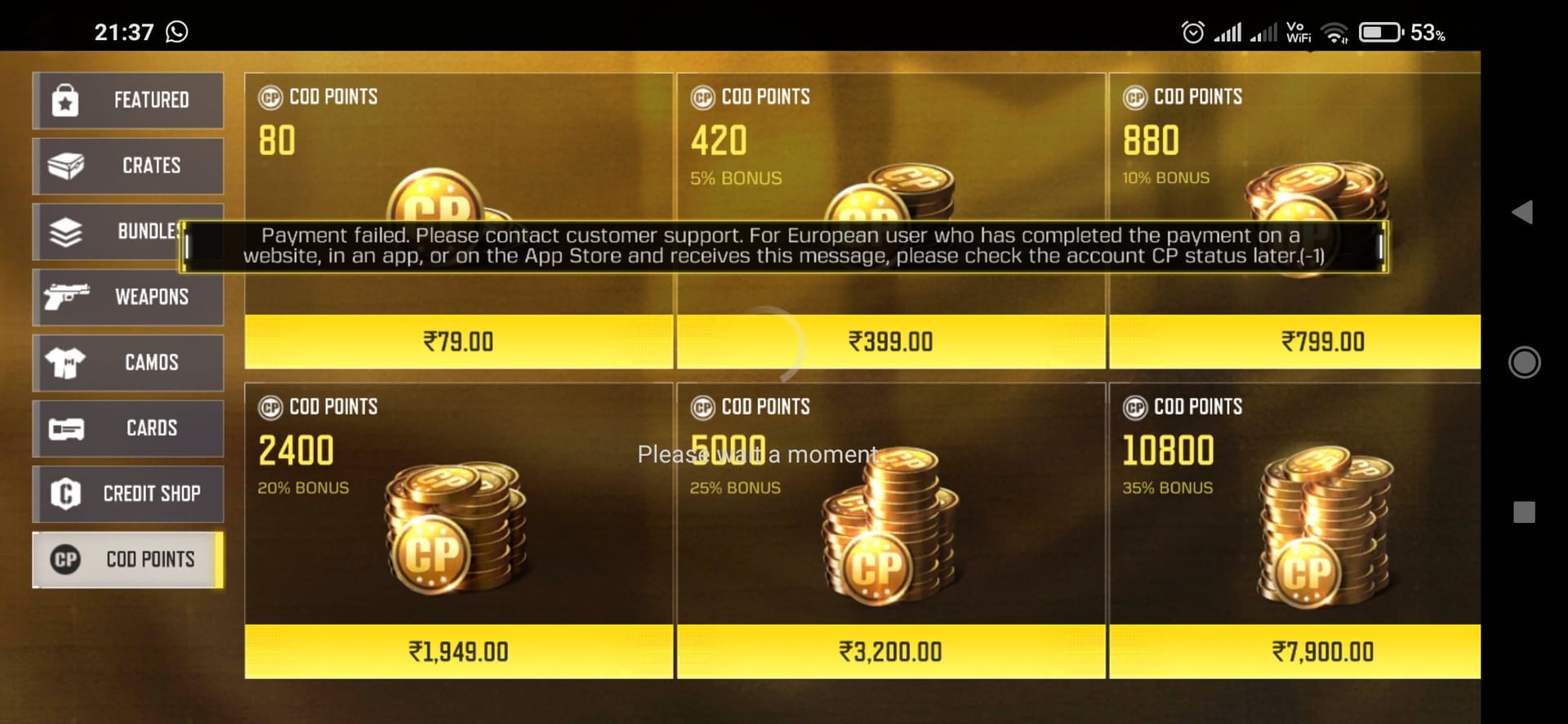
Task: Click the CP coin icon beside COD Points
Action: point(67,559)
